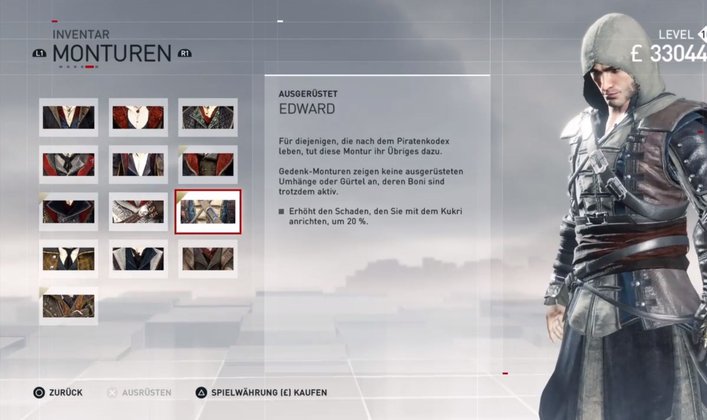The height and width of the screenshot is (420, 707).
Task: Pick the teal quilted coat outfit
Action: [x=207, y=118]
